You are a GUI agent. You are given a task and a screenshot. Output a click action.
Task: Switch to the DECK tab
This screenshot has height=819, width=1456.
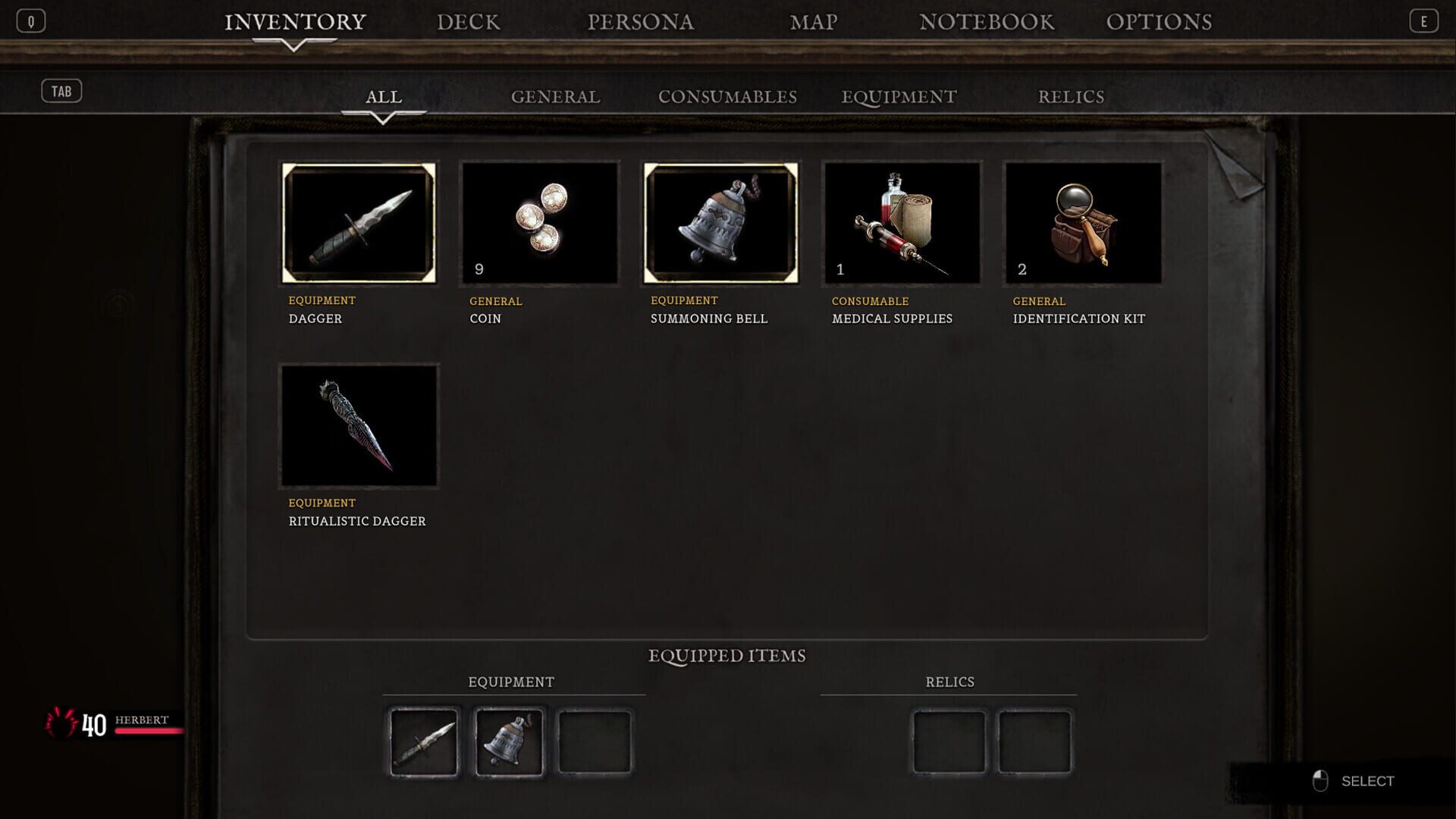469,22
